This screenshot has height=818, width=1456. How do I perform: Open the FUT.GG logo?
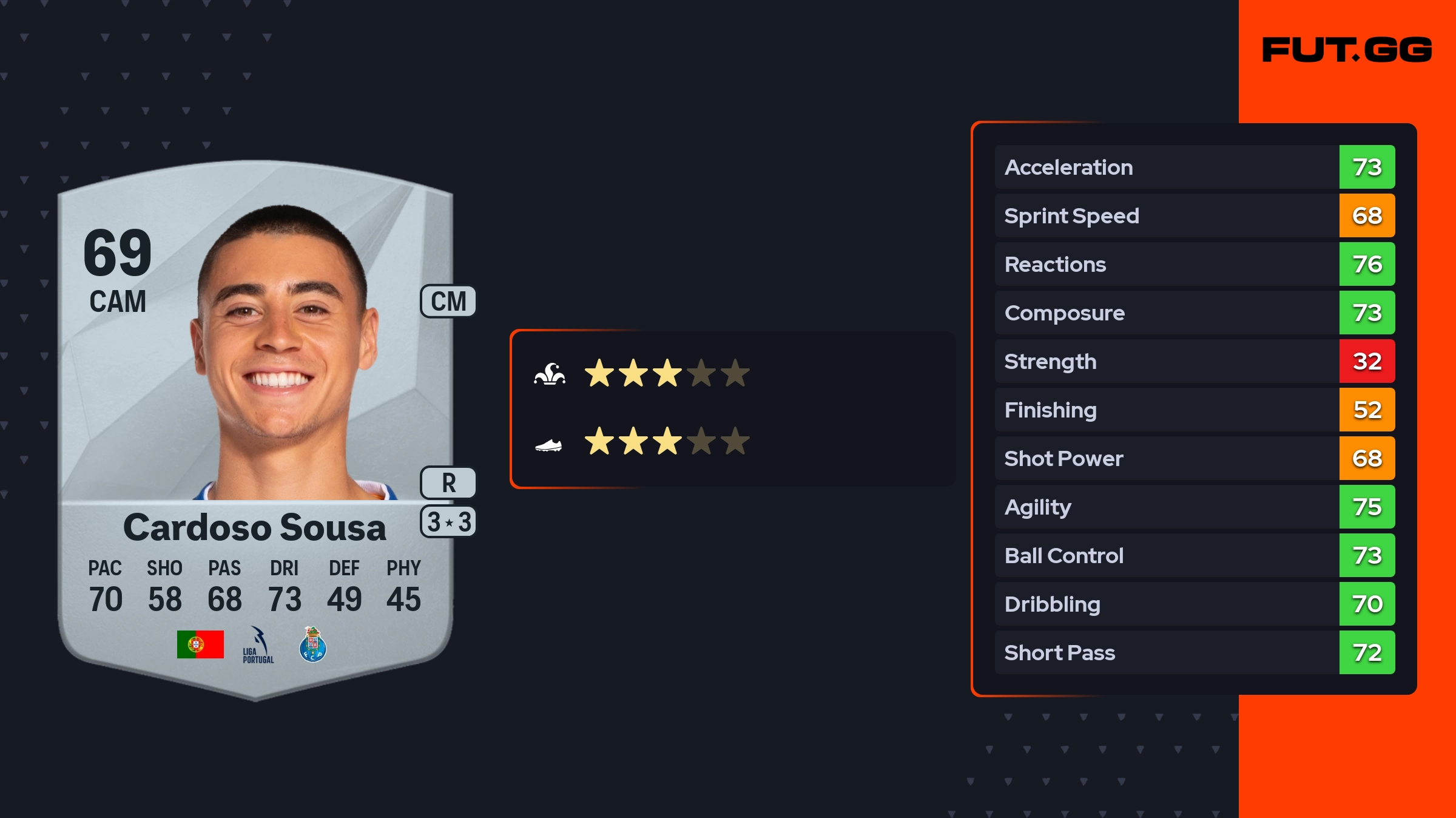point(1347,50)
